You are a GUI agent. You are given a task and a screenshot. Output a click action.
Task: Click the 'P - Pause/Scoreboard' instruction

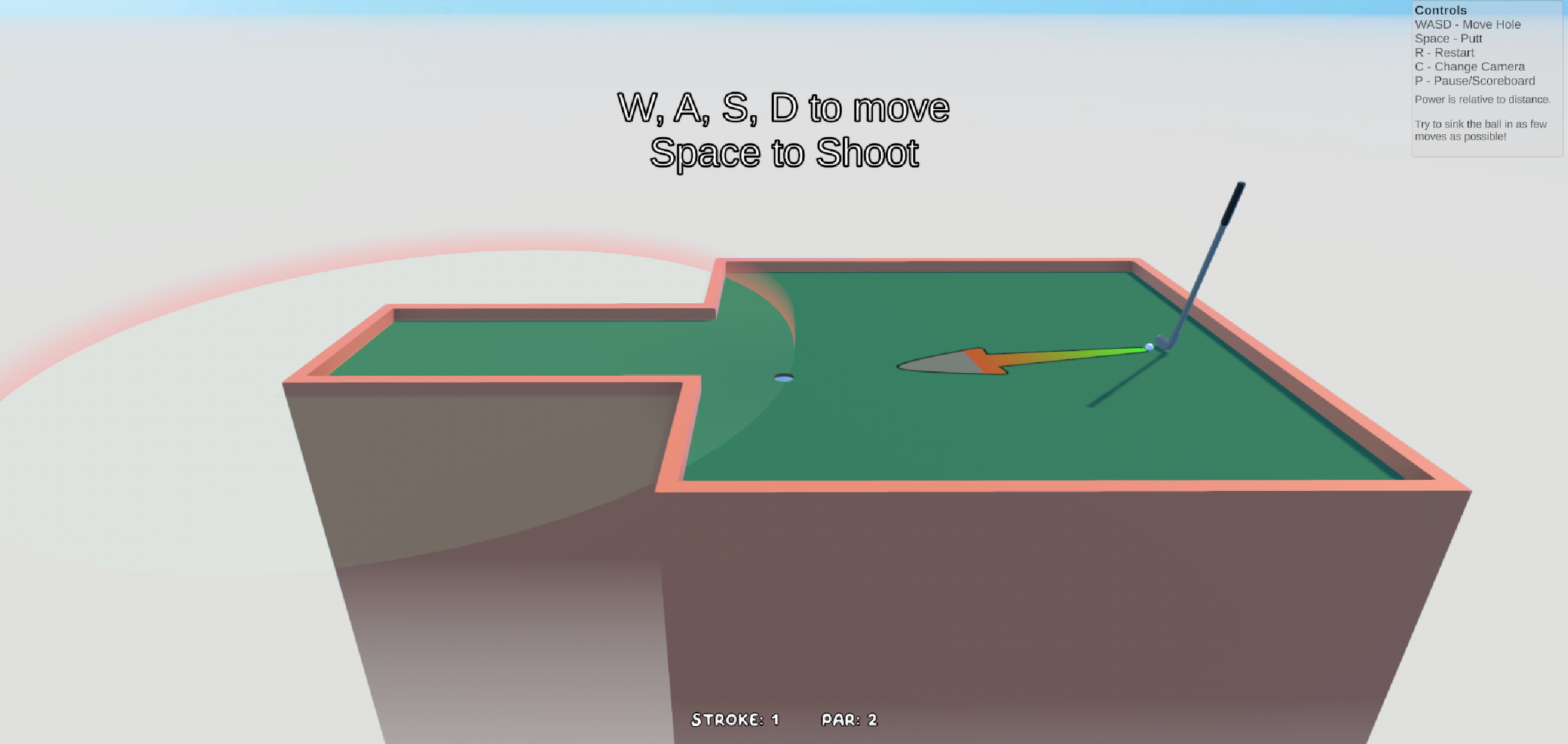coord(1474,80)
